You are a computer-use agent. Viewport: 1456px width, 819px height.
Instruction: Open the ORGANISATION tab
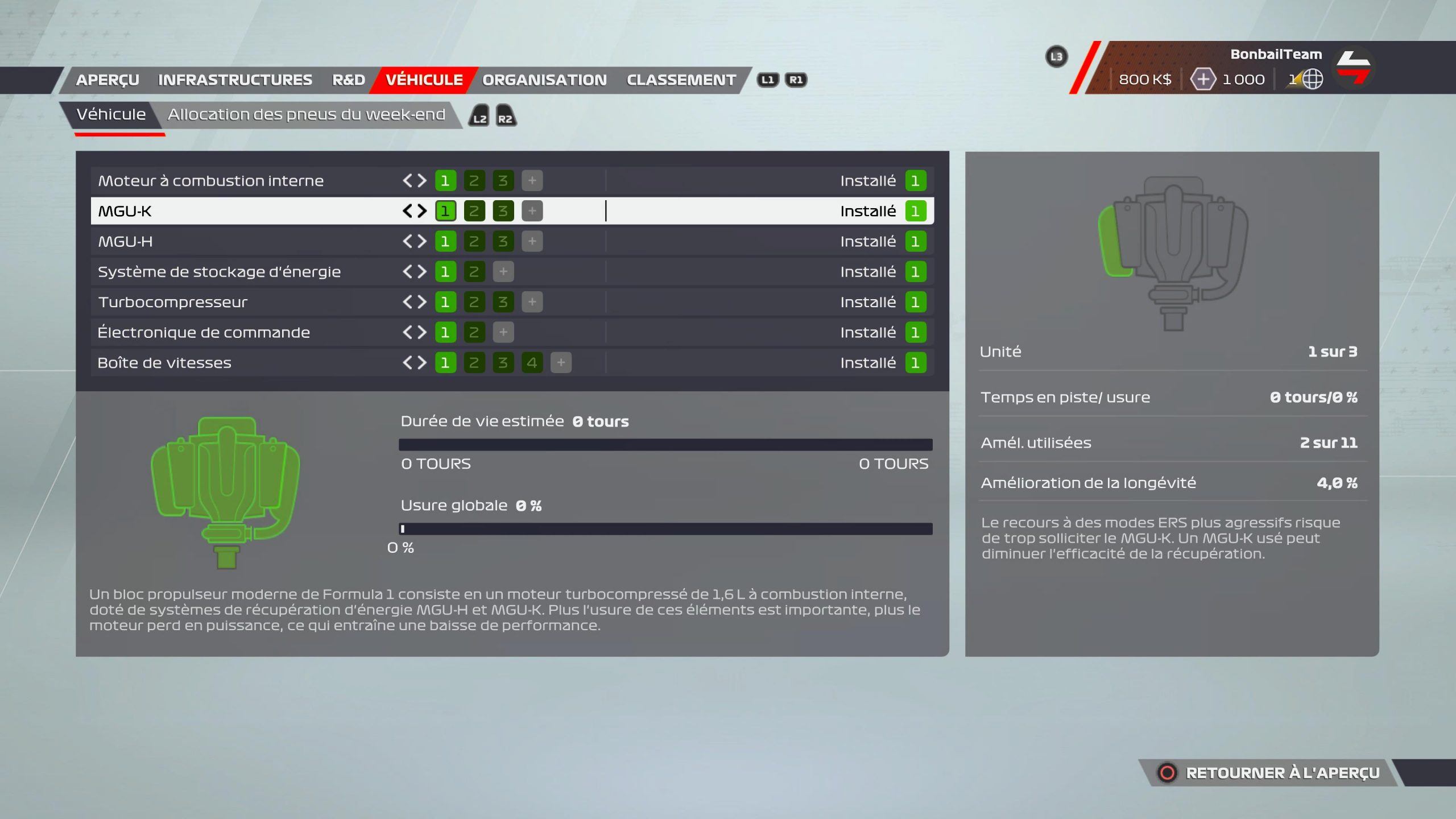[544, 80]
